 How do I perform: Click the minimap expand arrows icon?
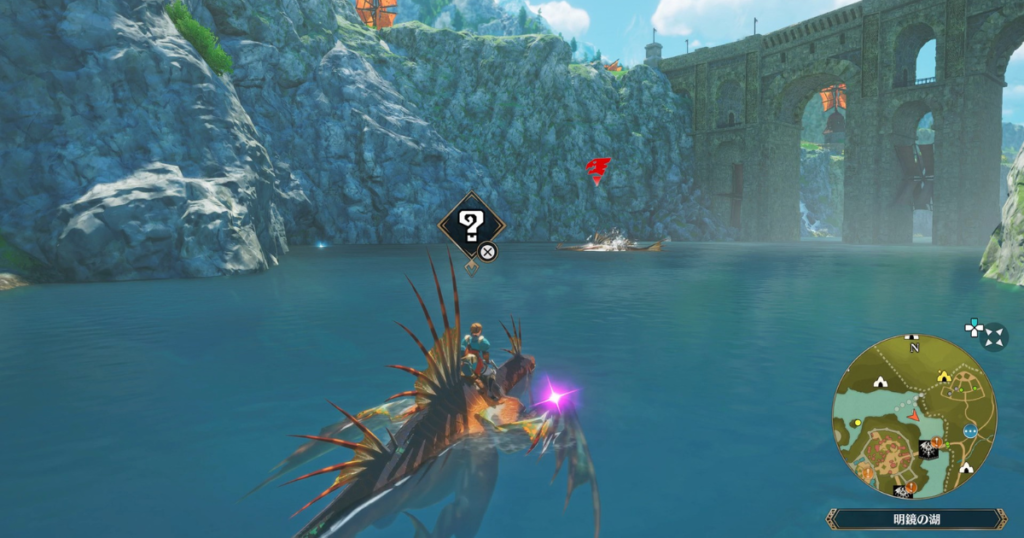[x=994, y=336]
